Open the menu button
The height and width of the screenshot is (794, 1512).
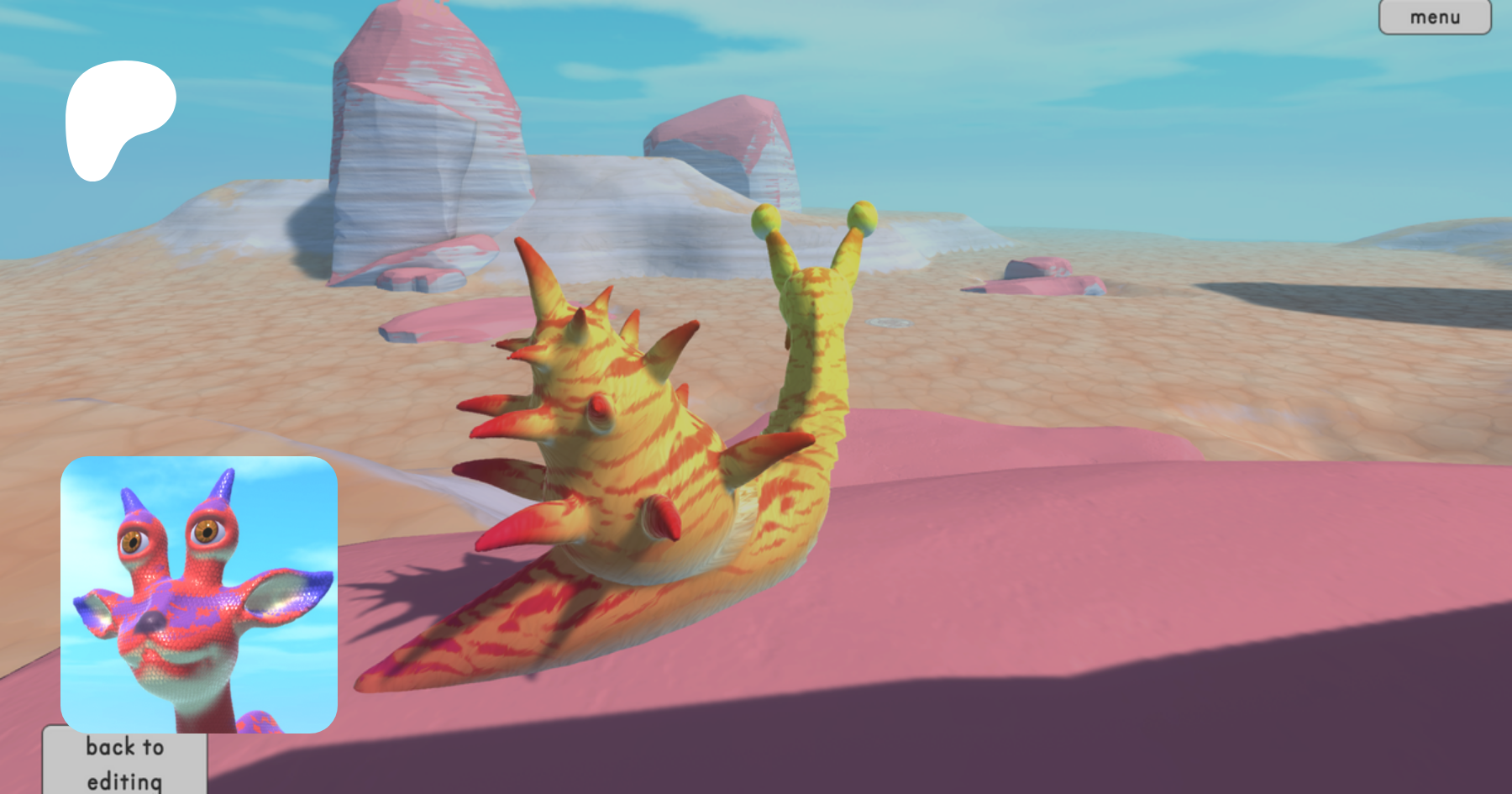pyautogui.click(x=1434, y=17)
